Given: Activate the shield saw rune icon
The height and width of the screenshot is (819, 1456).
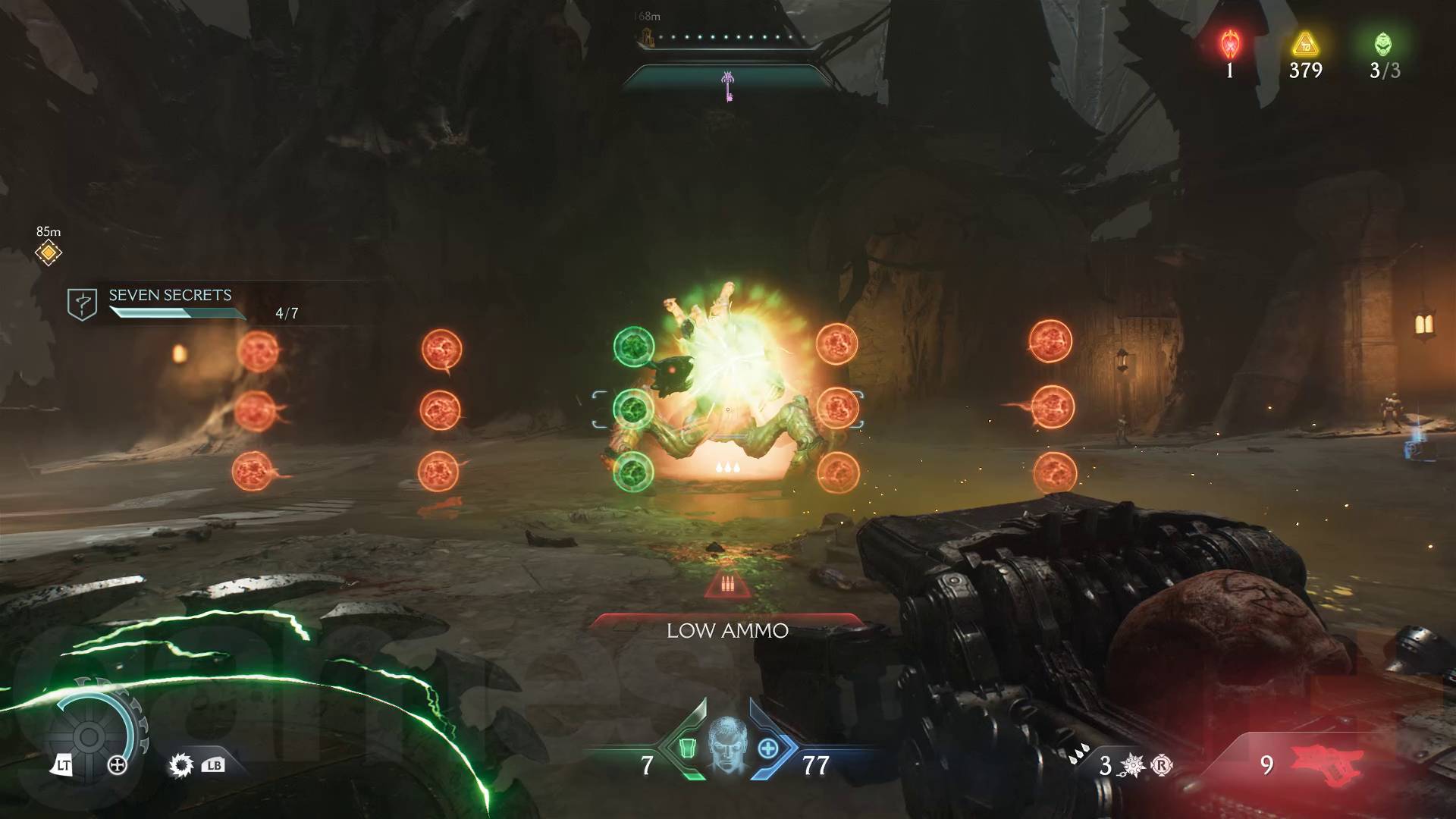Looking at the screenshot, I should coord(181,765).
